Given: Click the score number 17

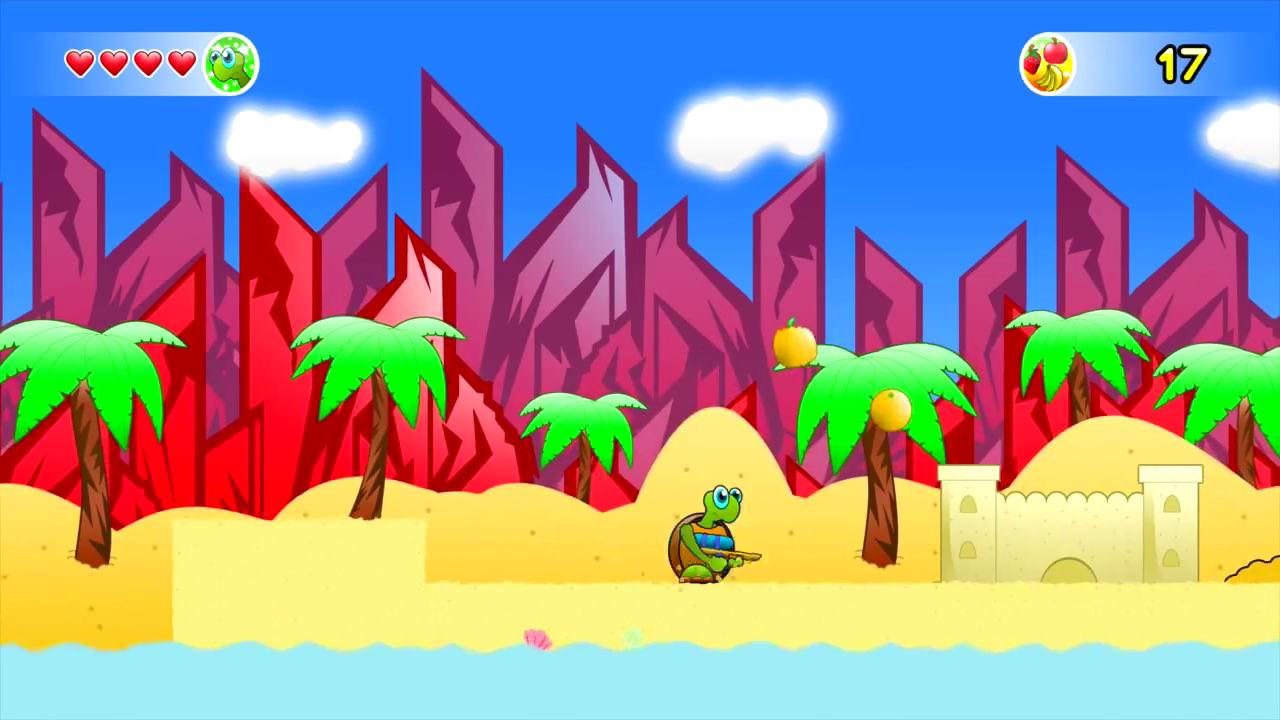Looking at the screenshot, I should tap(1180, 62).
